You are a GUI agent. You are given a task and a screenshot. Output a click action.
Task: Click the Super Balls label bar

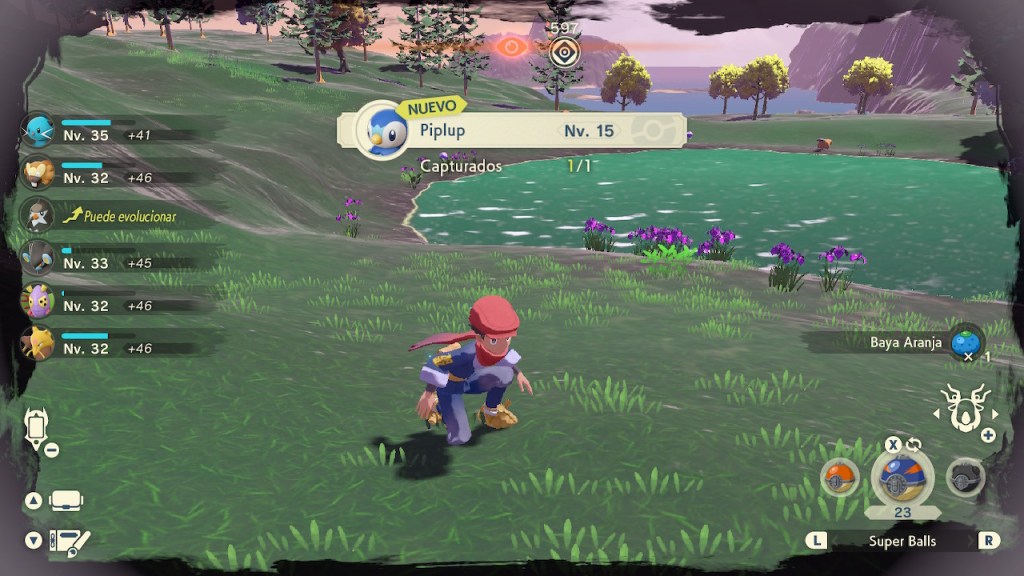click(902, 540)
